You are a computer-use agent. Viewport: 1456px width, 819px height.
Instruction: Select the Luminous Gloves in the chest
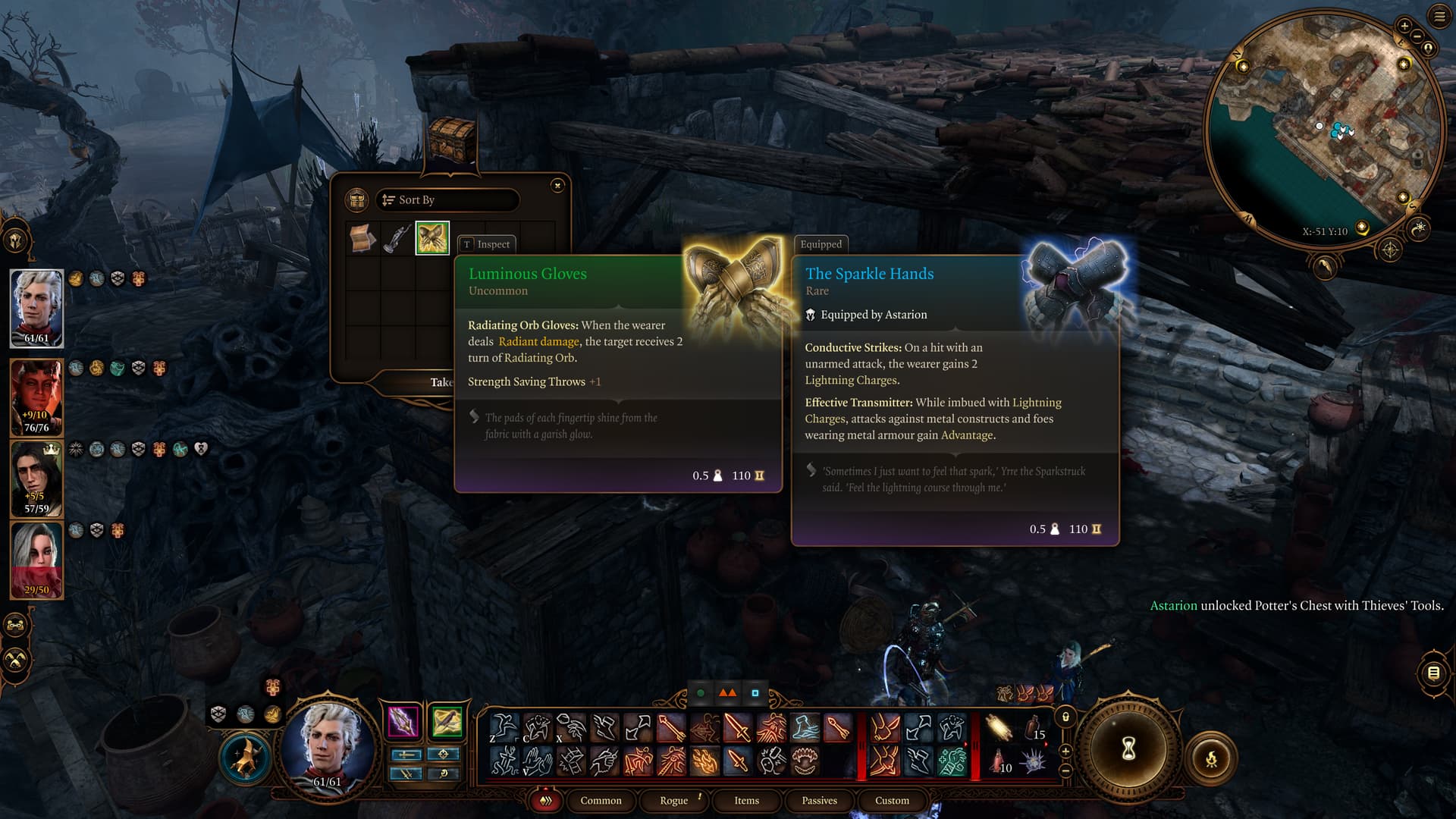432,238
